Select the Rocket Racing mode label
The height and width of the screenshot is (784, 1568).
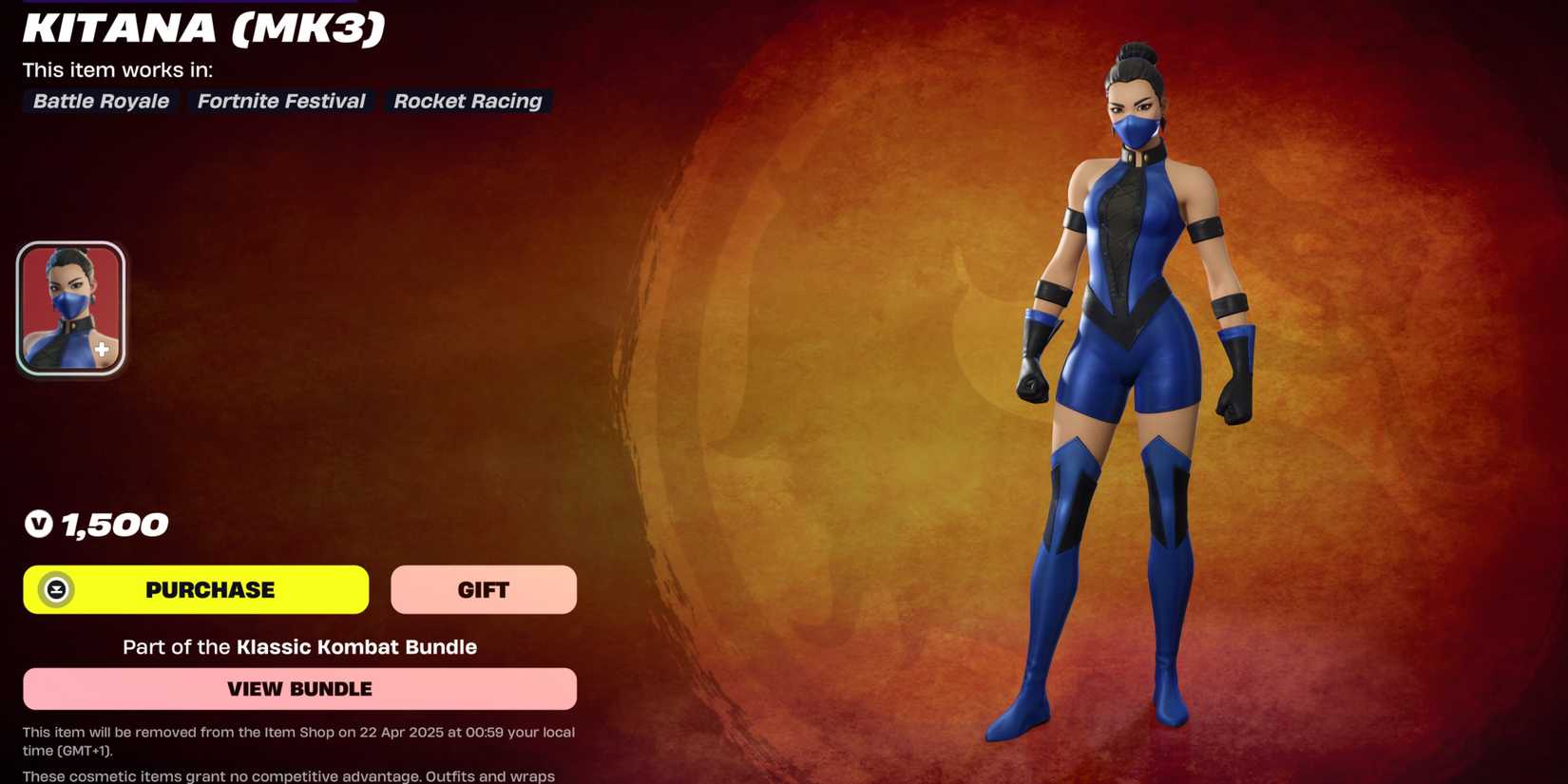468,101
